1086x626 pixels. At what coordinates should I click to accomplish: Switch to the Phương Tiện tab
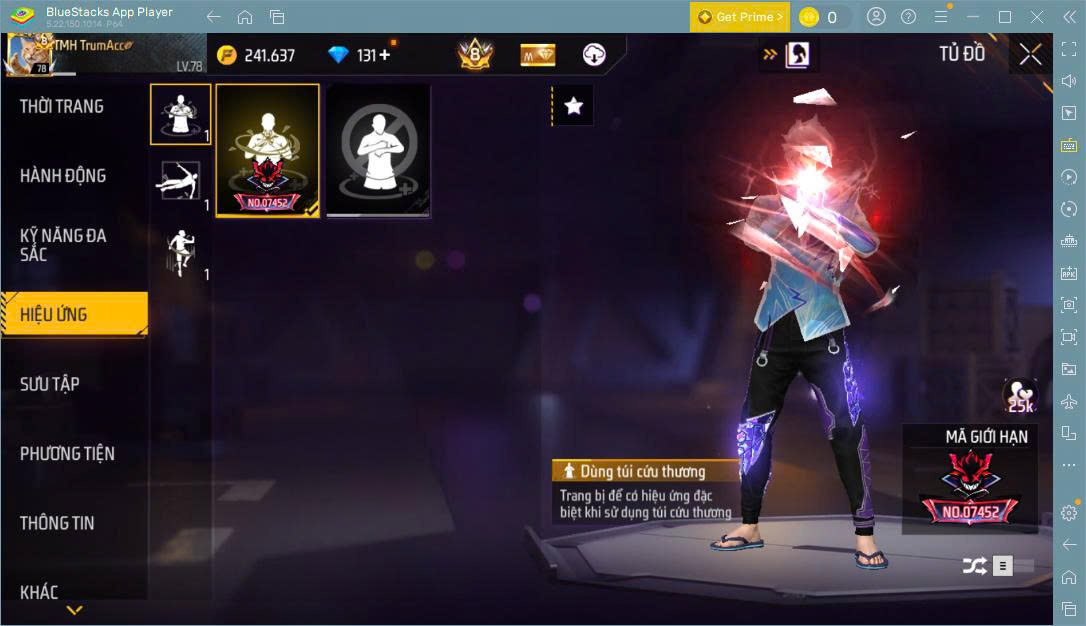(x=67, y=454)
